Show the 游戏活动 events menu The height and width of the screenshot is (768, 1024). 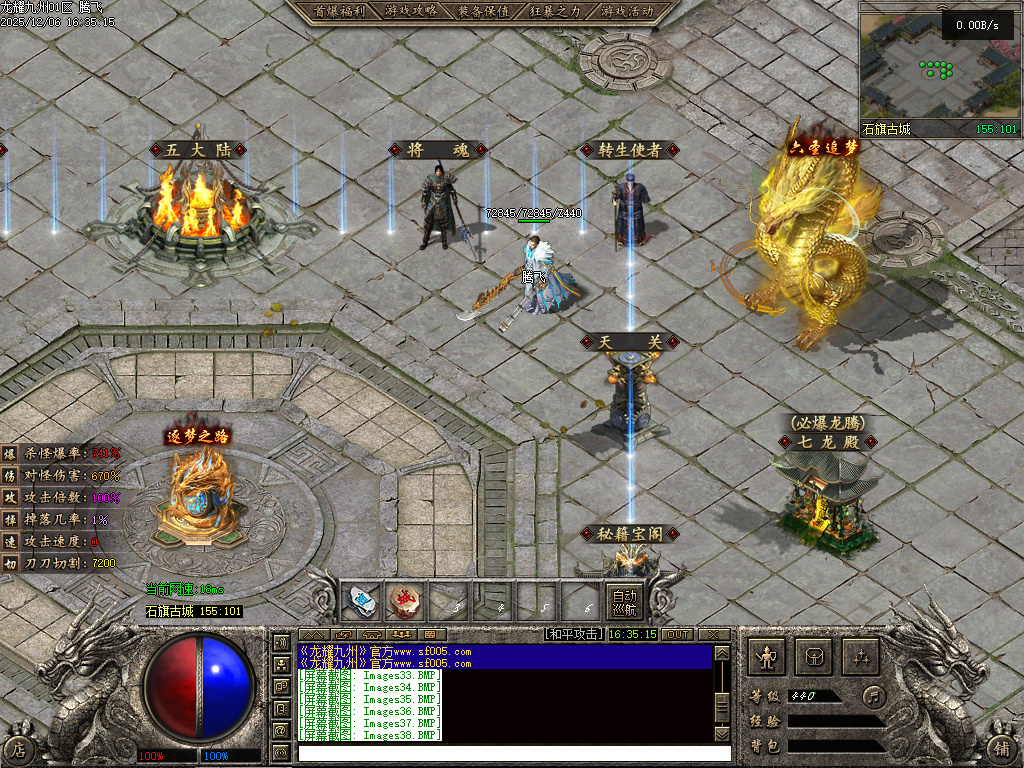(628, 11)
